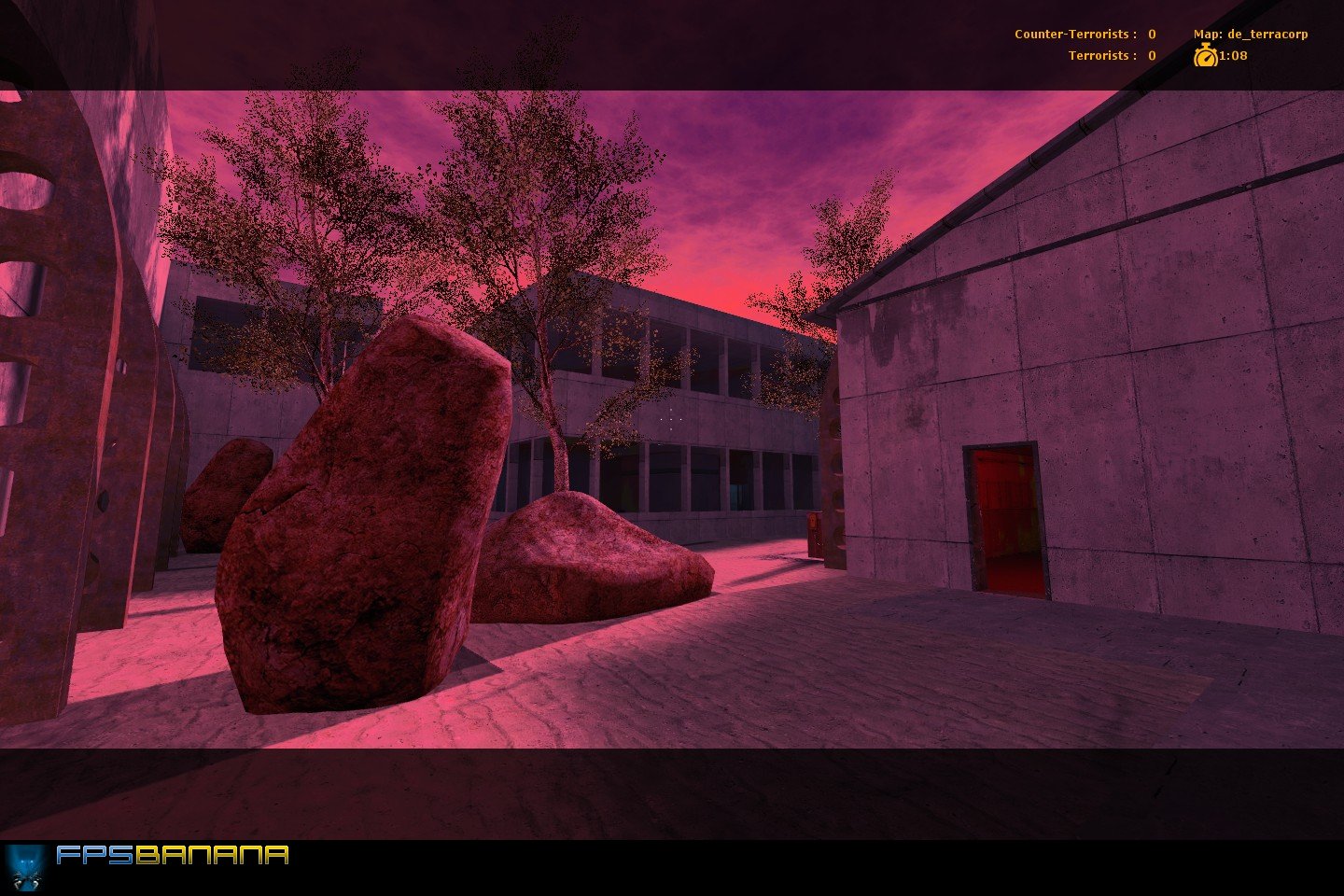Click the Counter-Terrorists label text
This screenshot has height=896, width=1344.
(x=1073, y=33)
